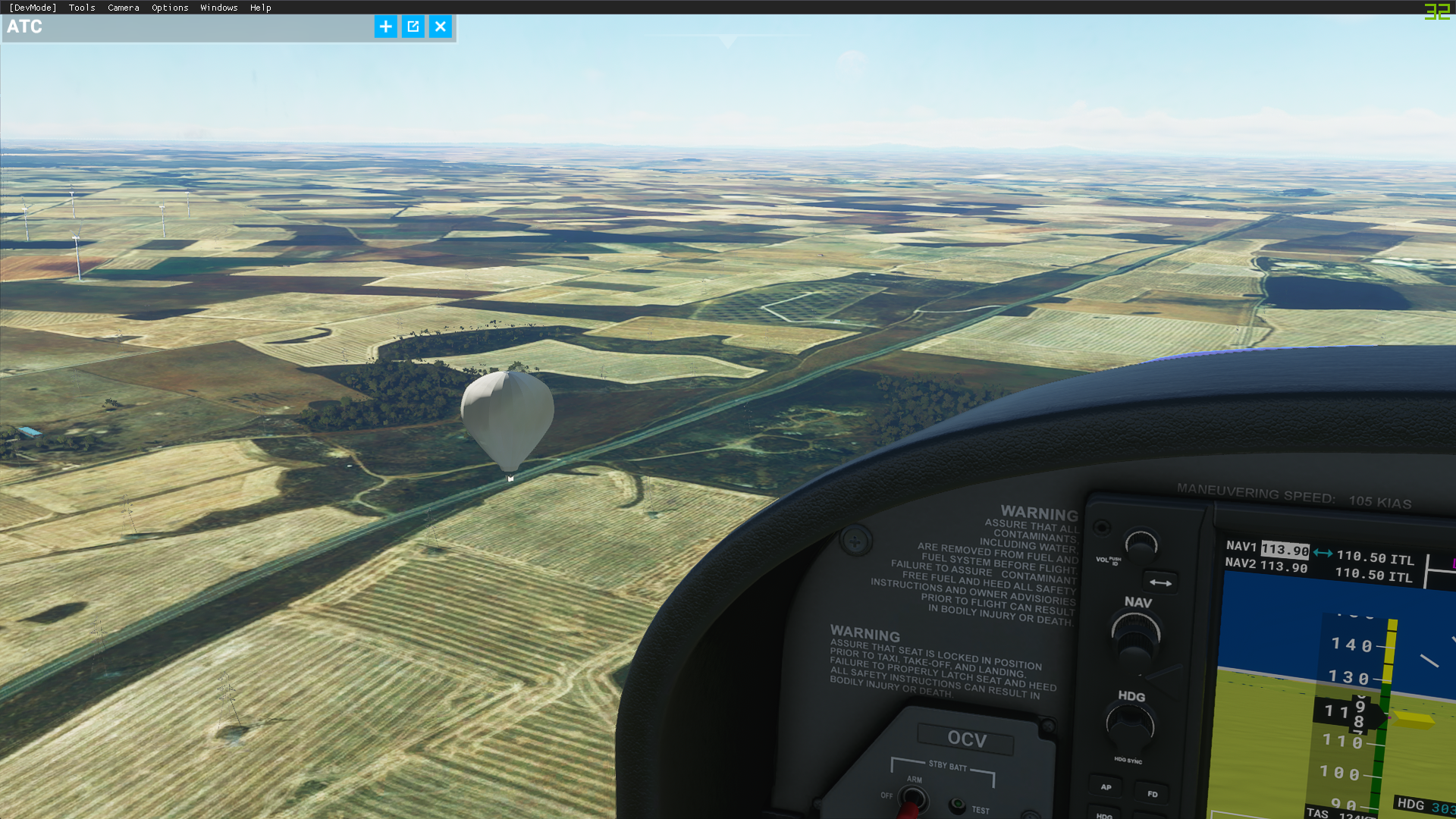This screenshot has width=1456, height=819.
Task: Open the Windows menu
Action: pyautogui.click(x=219, y=8)
